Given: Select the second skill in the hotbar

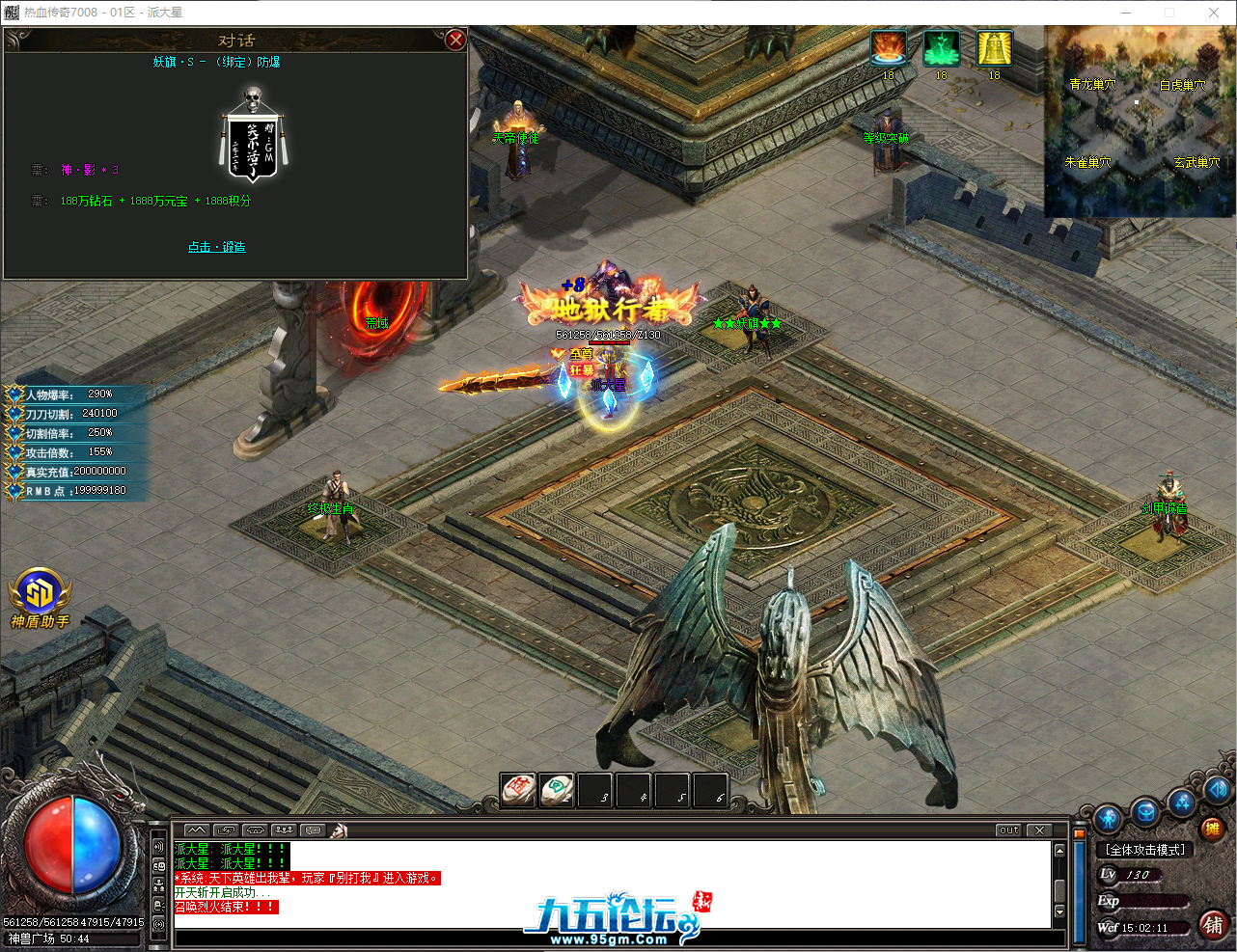Looking at the screenshot, I should coord(557,789).
